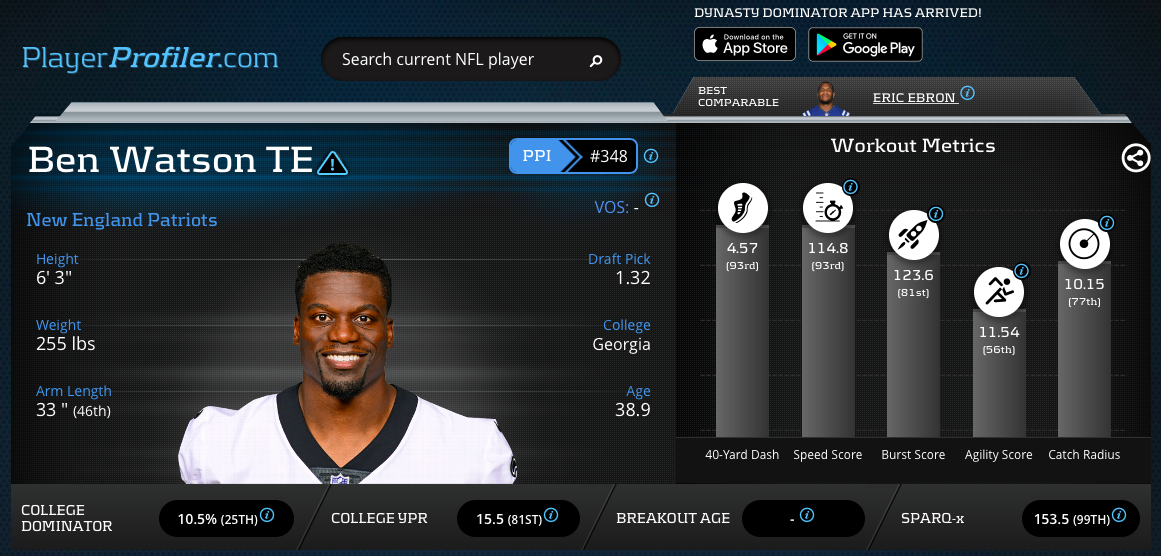Open the PlayerProfiler.com home logo
Screen dimensions: 1161x556
150,58
